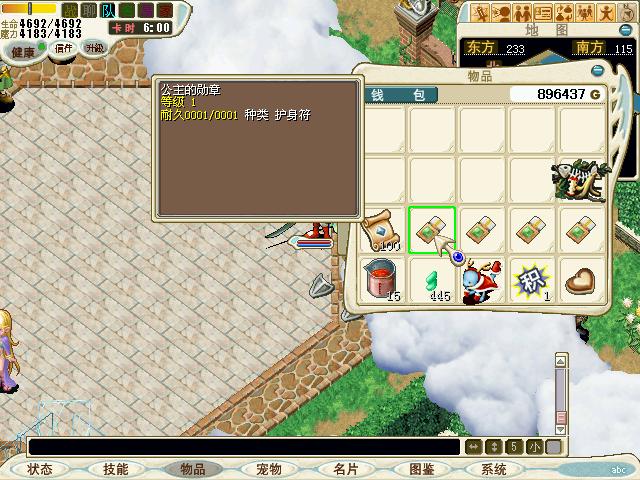The image size is (640, 480).
Task: Click the 升级 level-up button
Action: click(94, 48)
